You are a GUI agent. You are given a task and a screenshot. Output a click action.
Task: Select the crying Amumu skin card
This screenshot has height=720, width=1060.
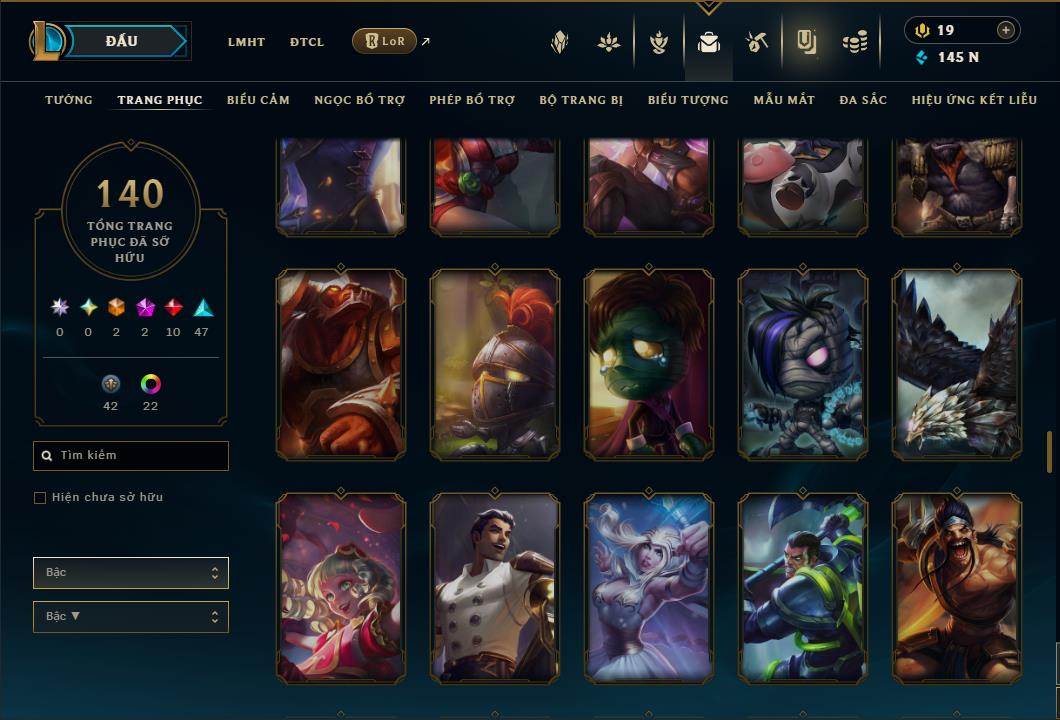tap(649, 365)
